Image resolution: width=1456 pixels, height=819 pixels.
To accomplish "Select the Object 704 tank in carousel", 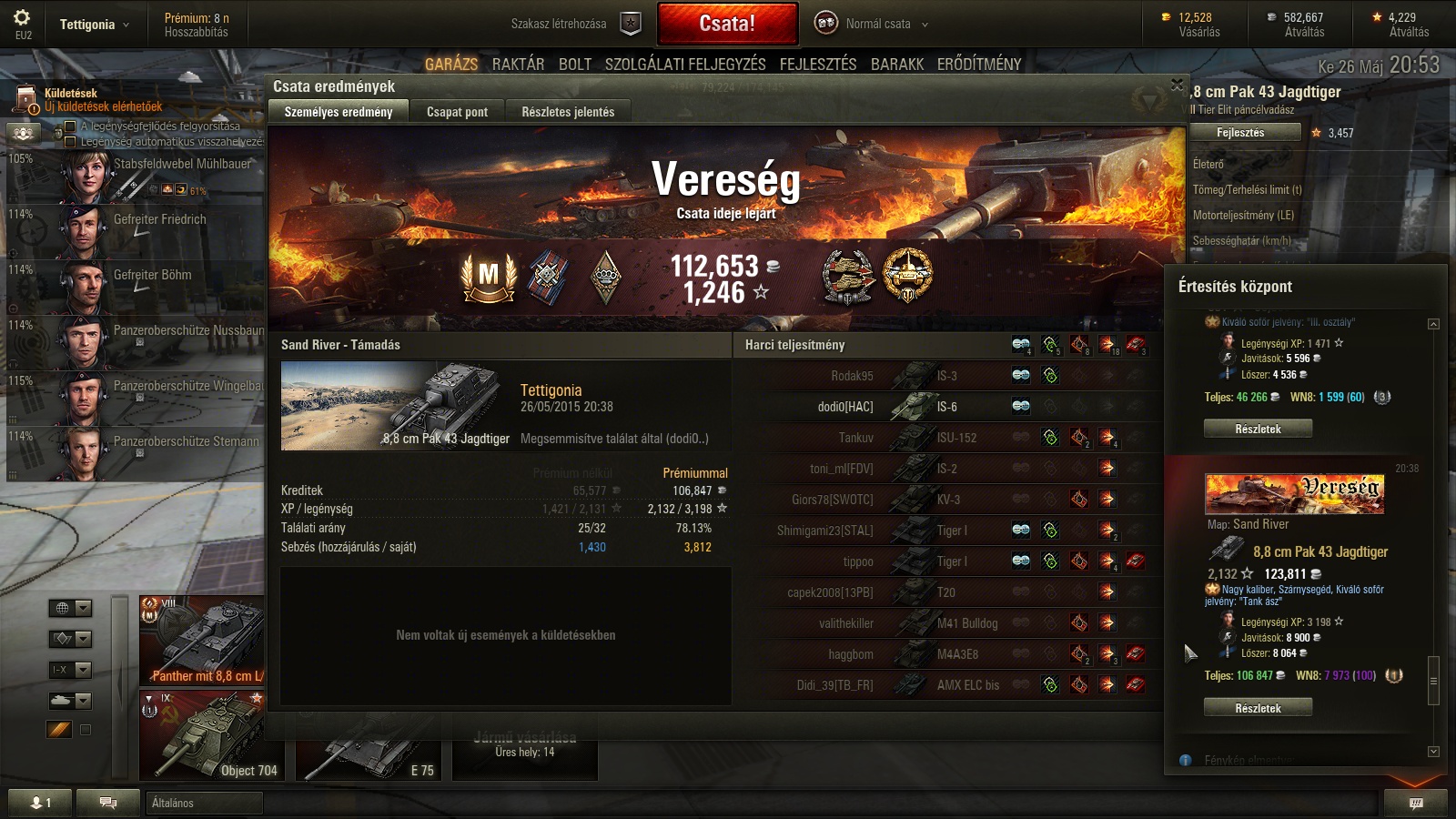I will click(x=211, y=735).
